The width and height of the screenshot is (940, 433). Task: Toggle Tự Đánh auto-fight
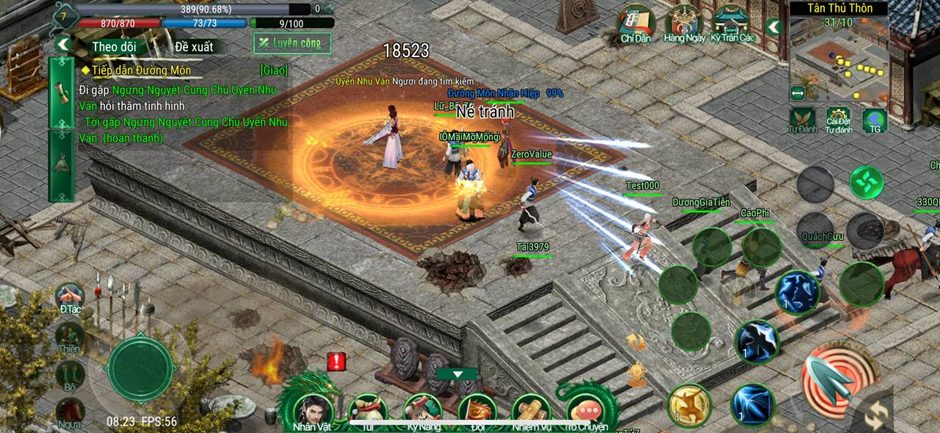click(802, 119)
